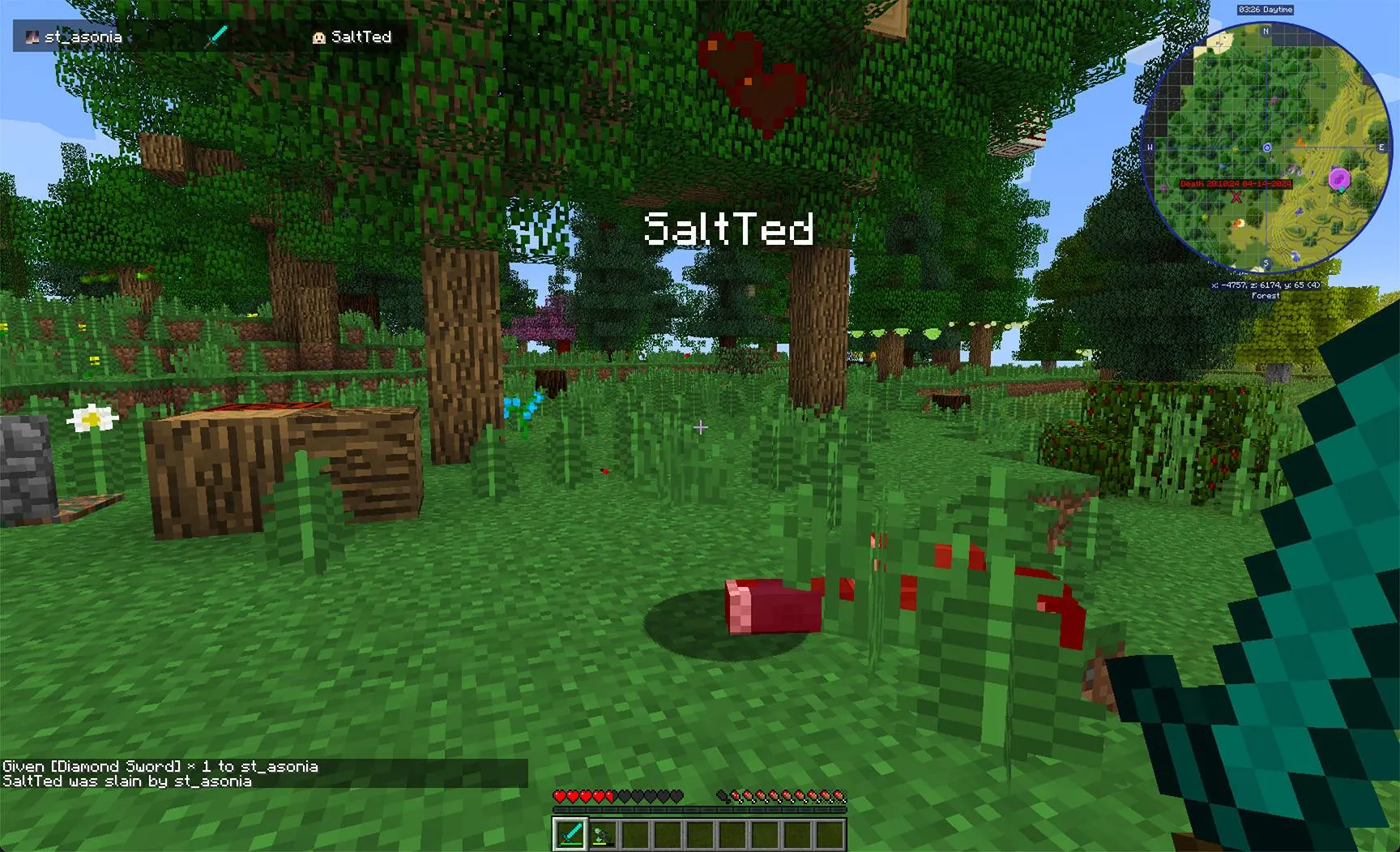This screenshot has width=1400, height=852.
Task: Click the leftmost red heart in the health bar
Action: [559, 797]
